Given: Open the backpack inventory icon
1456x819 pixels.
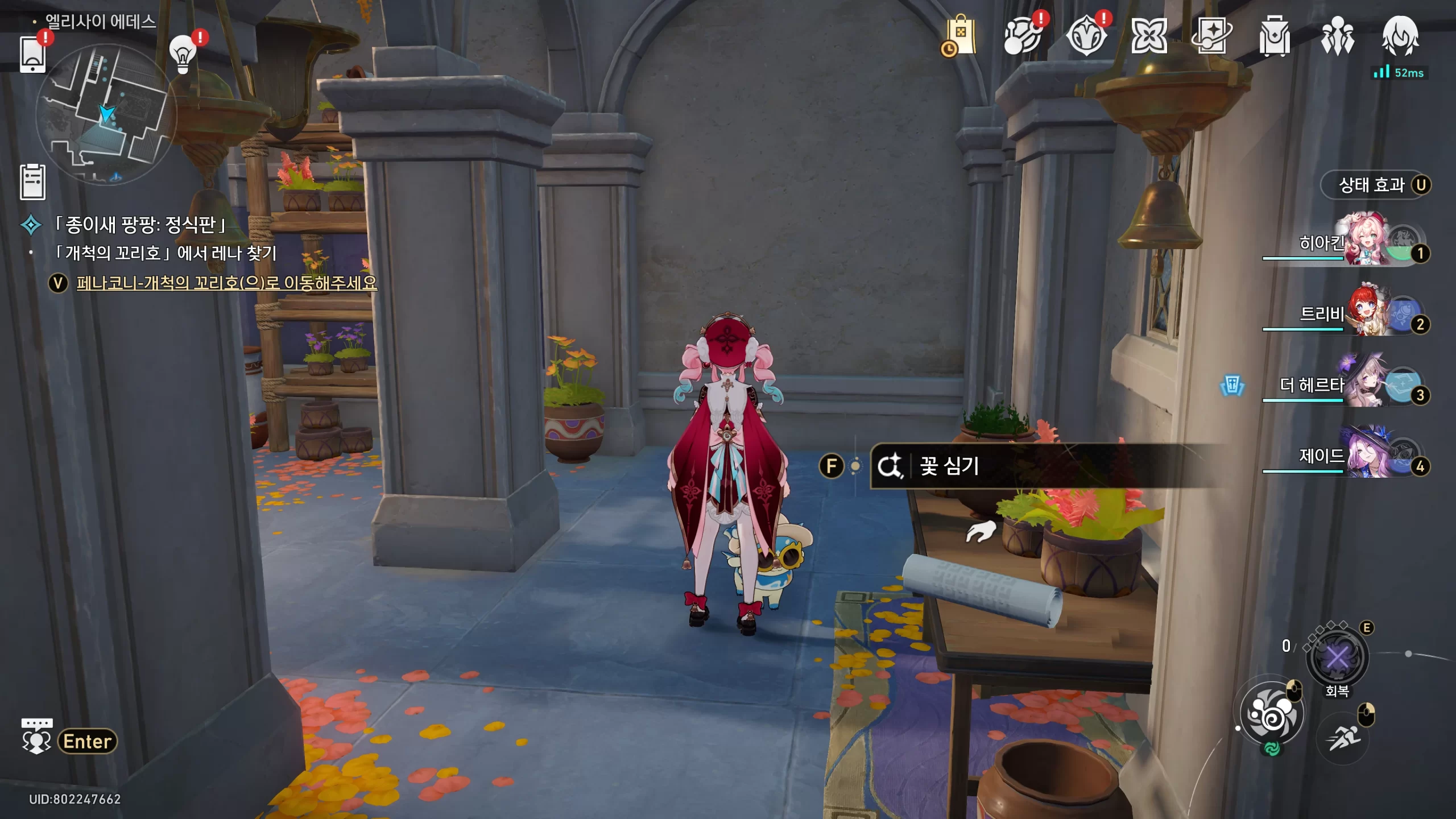Looking at the screenshot, I should coord(1274,36).
